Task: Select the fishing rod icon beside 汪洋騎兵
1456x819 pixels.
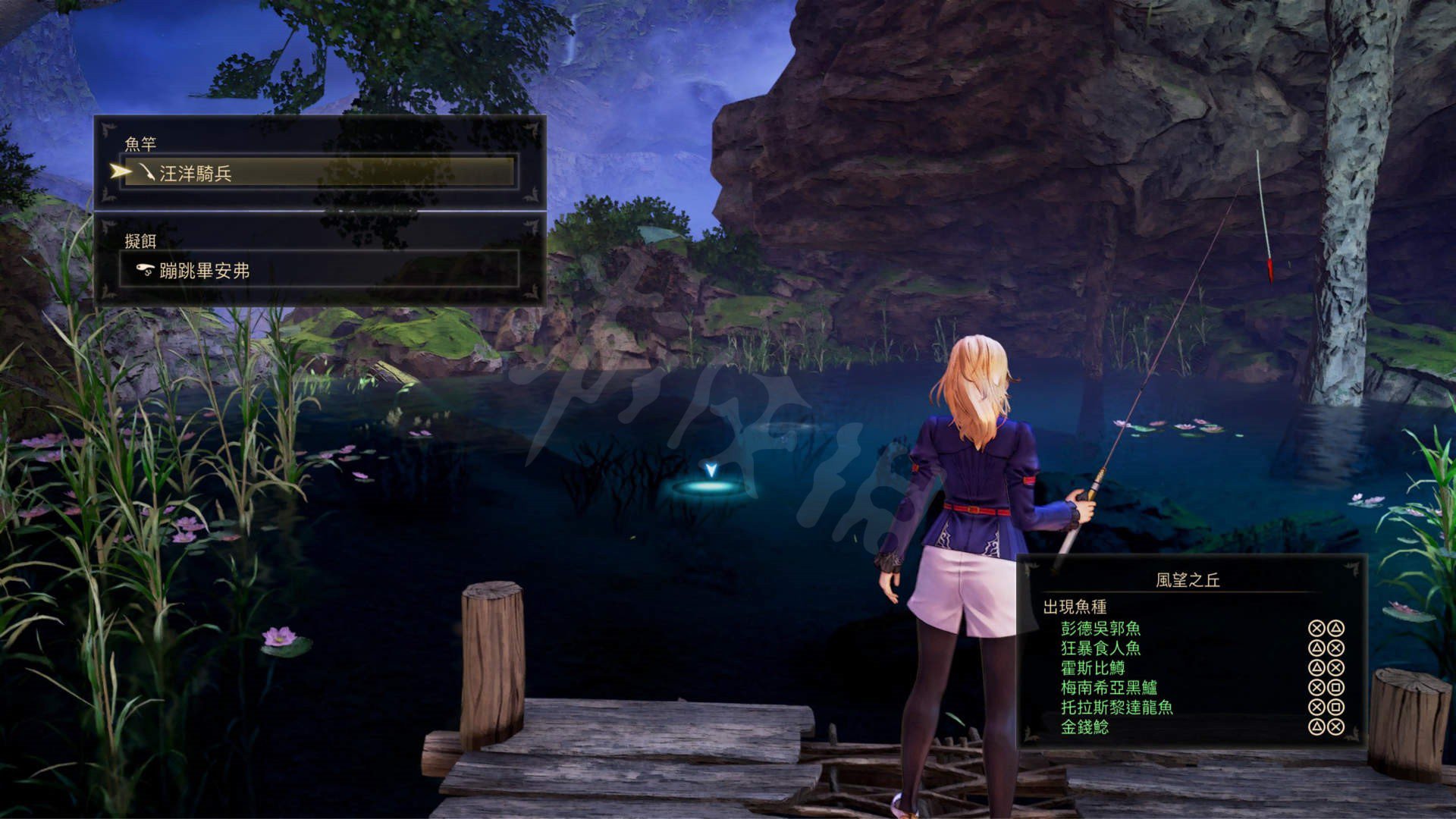Action: pos(149,173)
